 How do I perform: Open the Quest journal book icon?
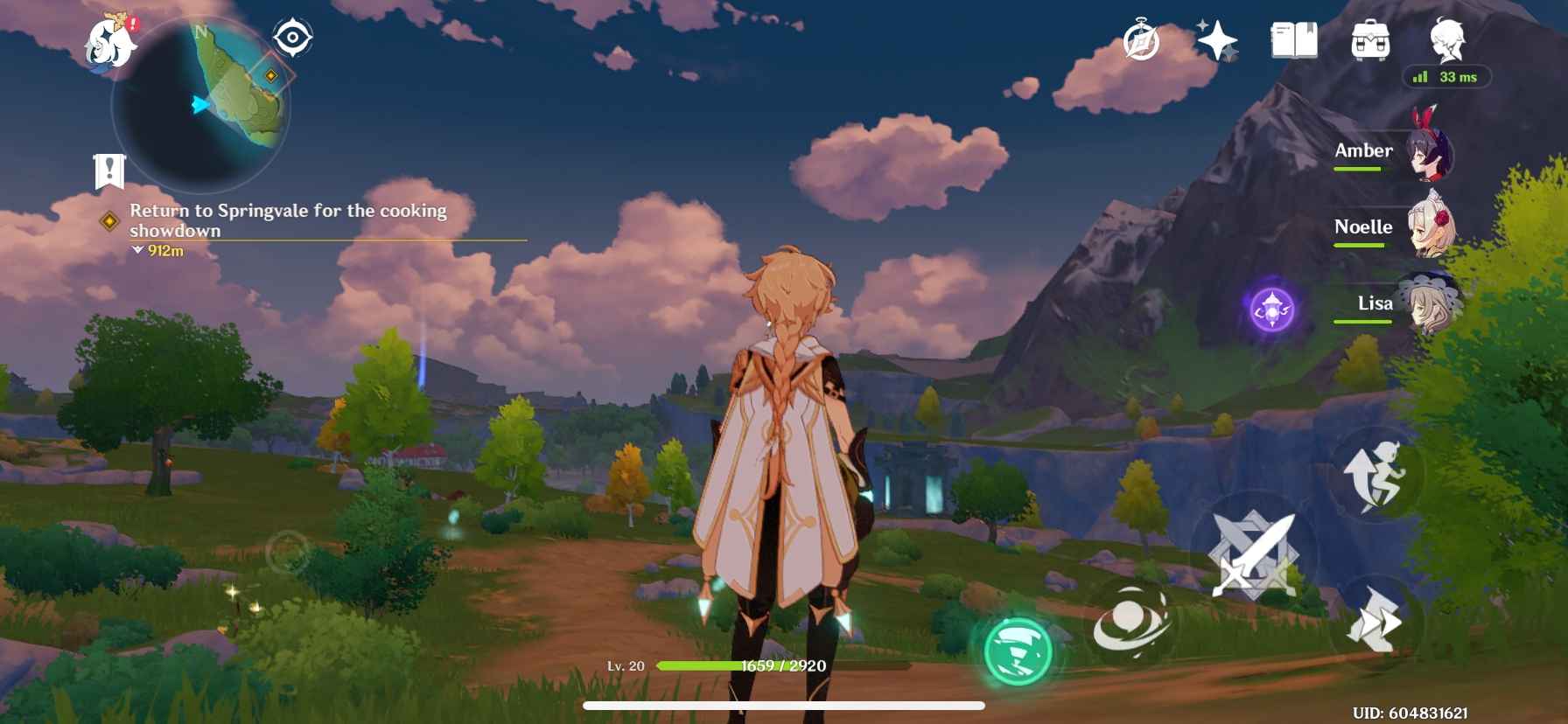click(x=1292, y=39)
